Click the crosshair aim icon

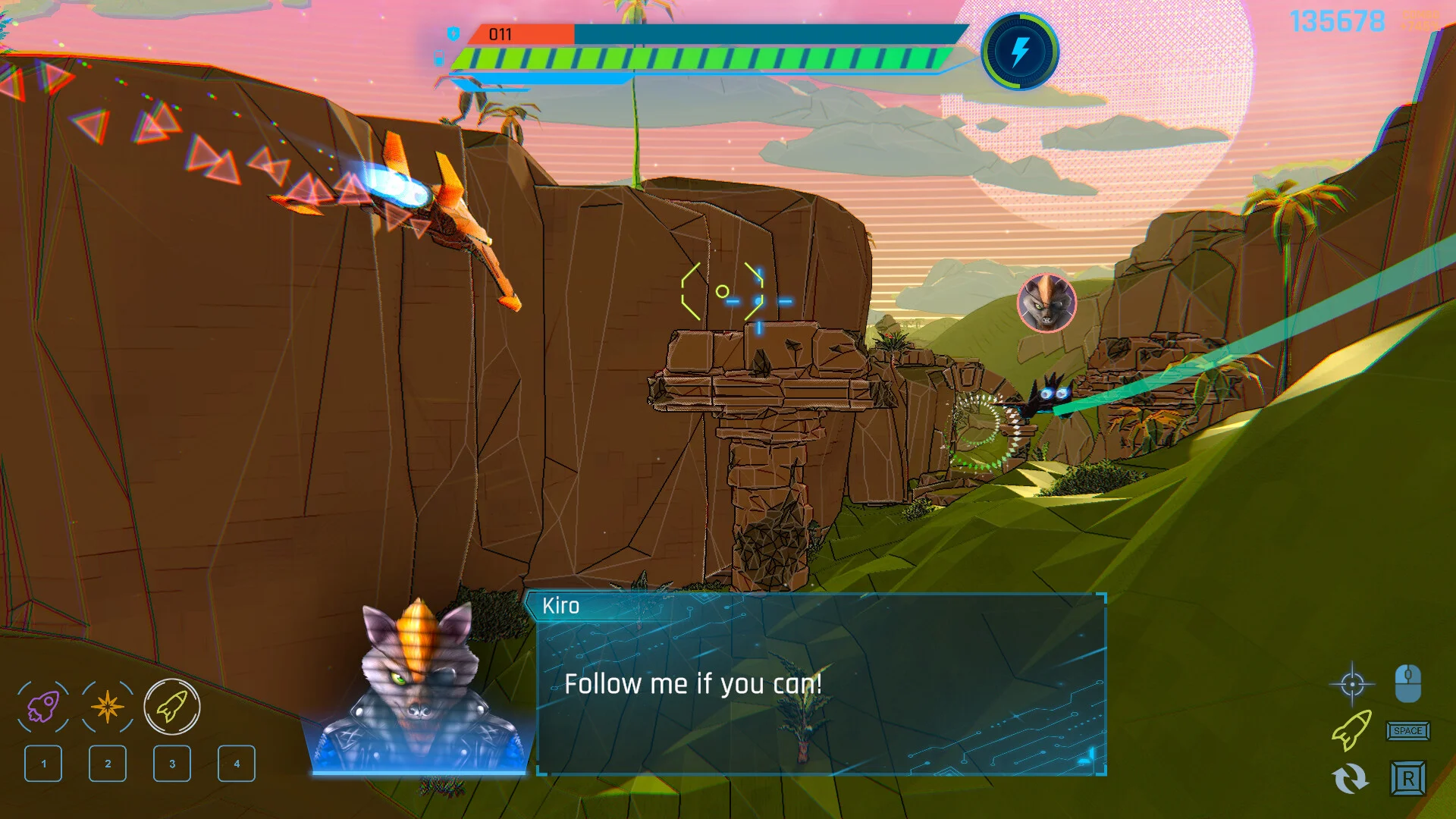(x=1352, y=685)
